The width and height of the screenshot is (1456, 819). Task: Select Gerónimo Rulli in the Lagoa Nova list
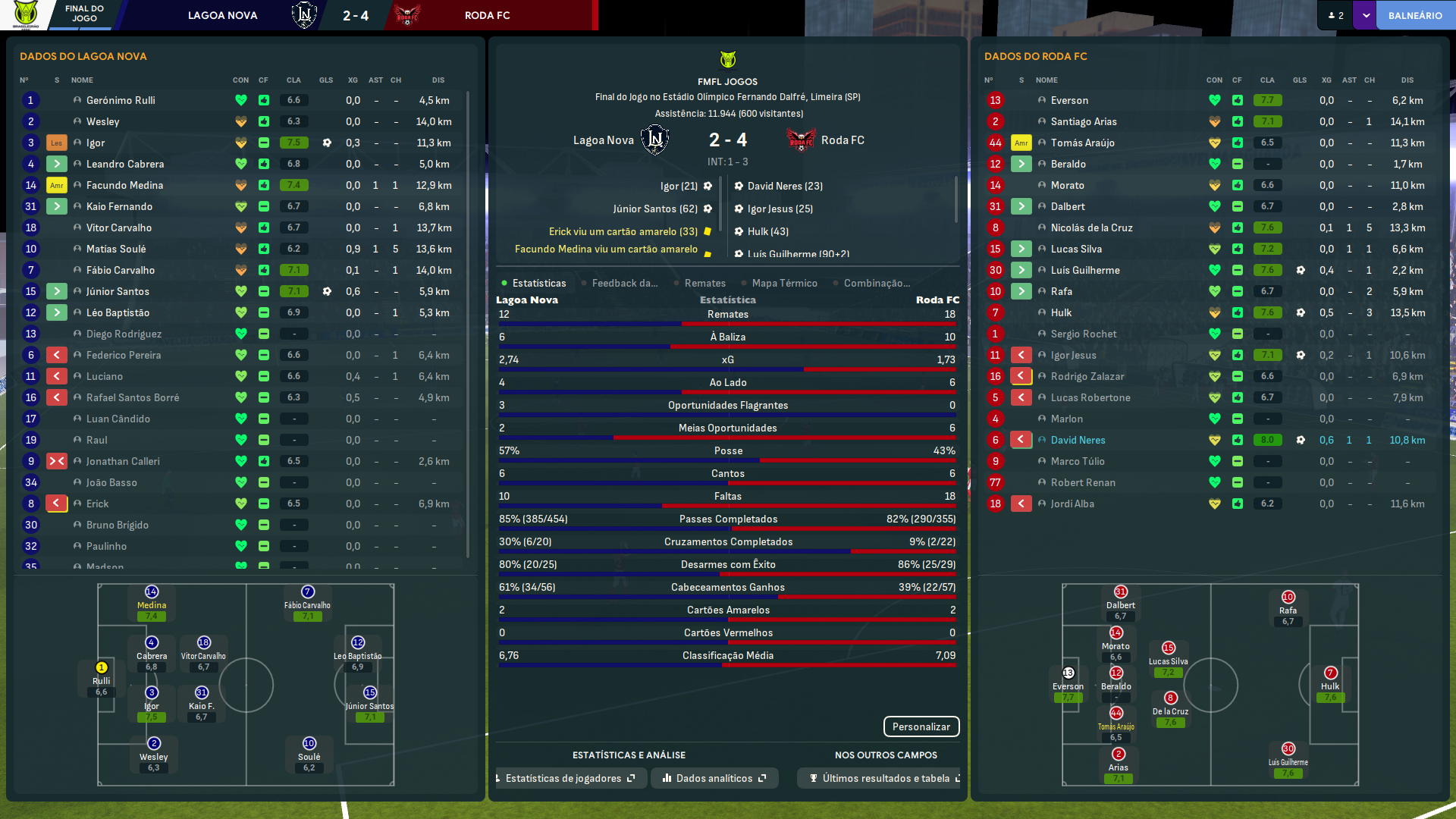(121, 100)
